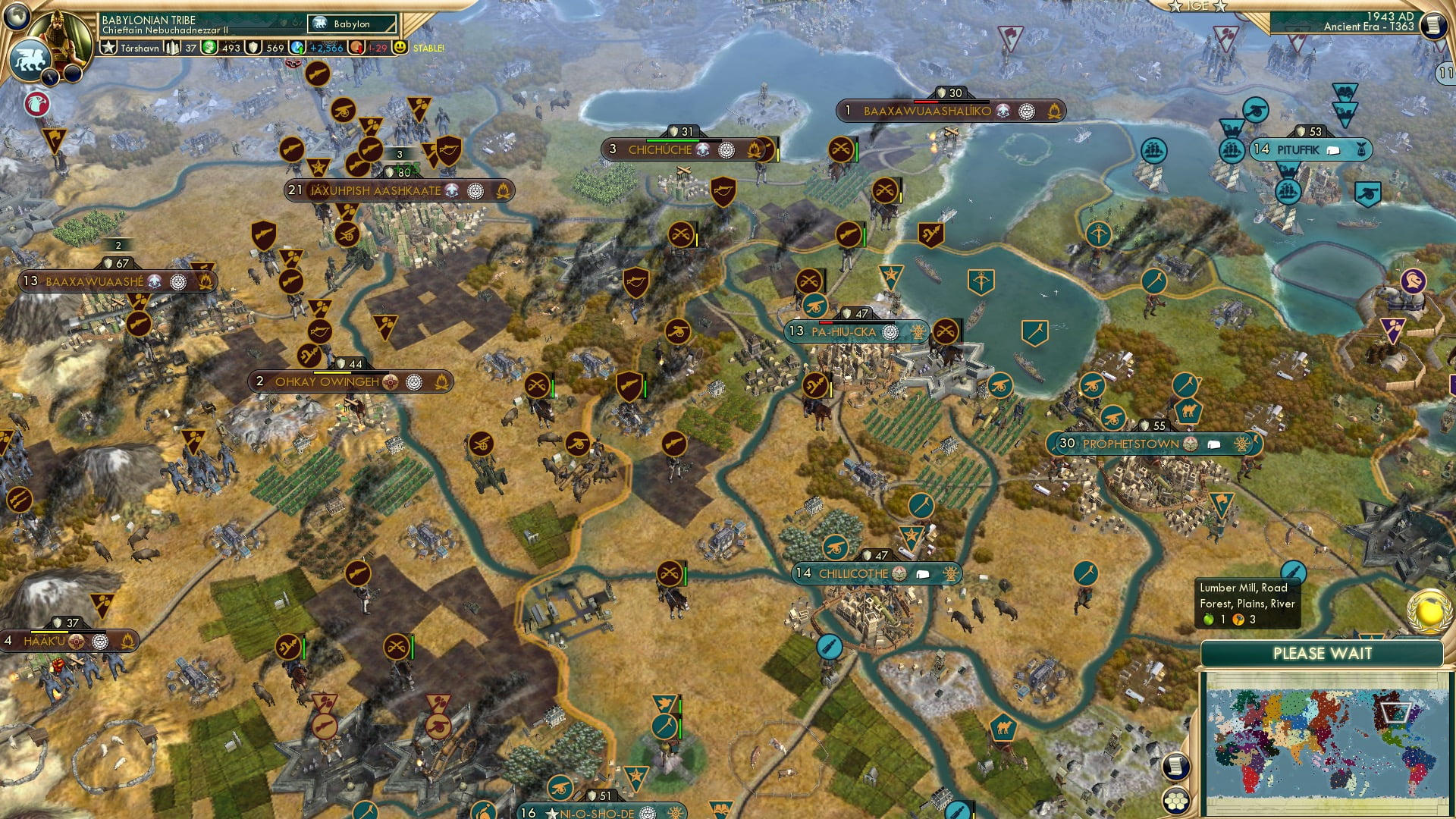Click the IGE title at top center

(1197, 5)
